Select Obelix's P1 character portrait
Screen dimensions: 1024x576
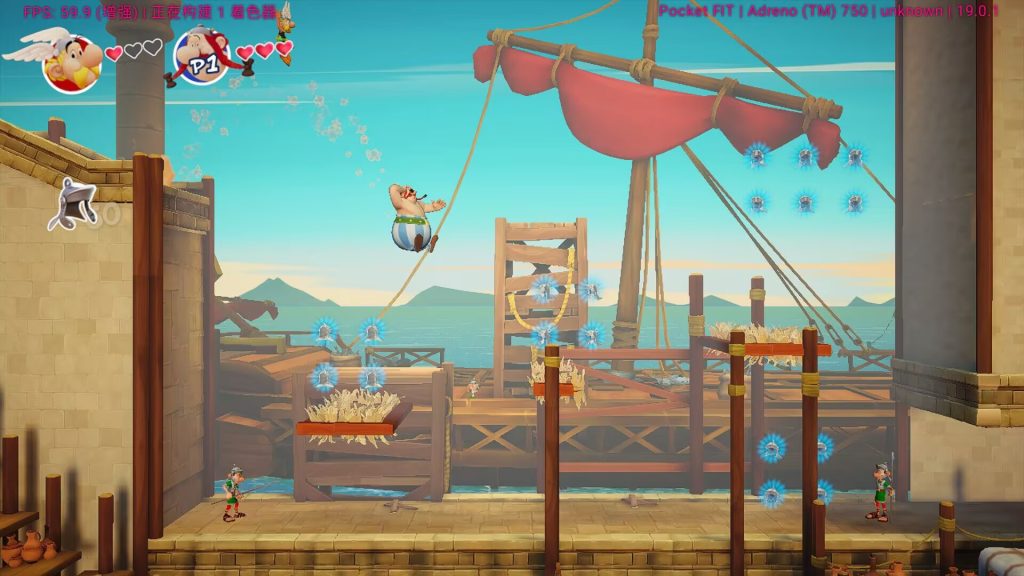[203, 56]
